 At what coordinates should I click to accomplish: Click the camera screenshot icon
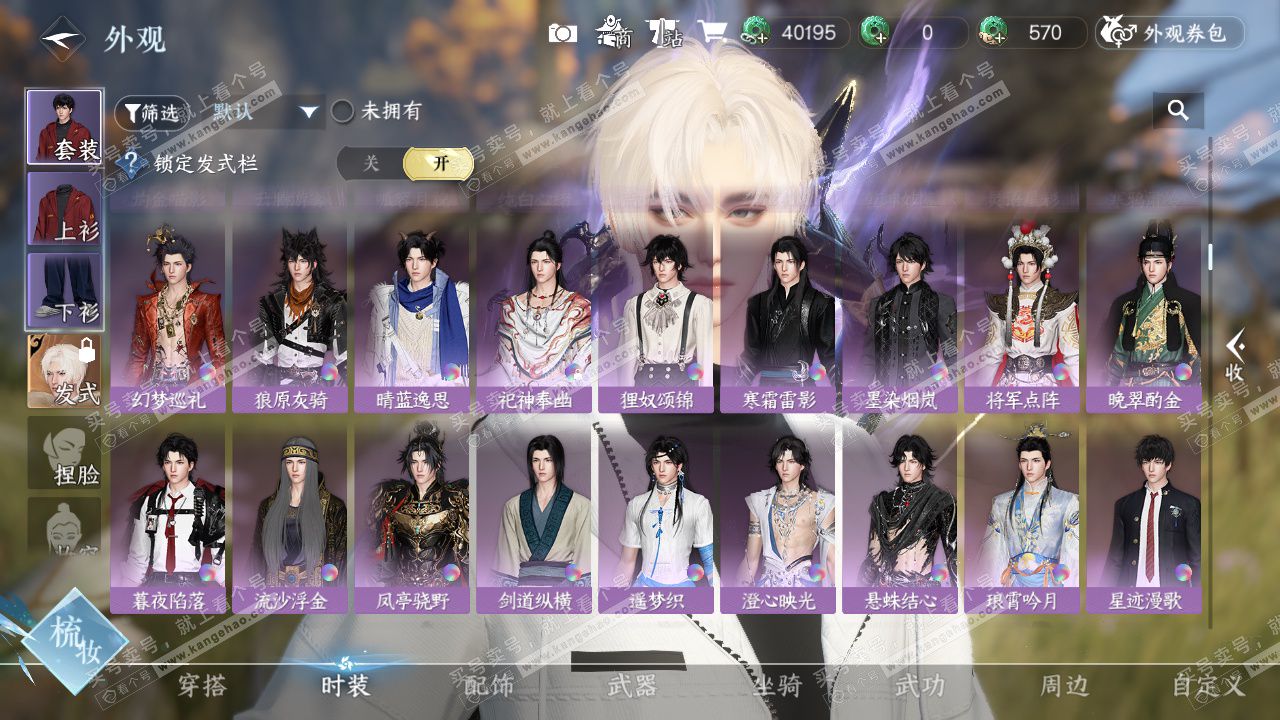[x=563, y=33]
